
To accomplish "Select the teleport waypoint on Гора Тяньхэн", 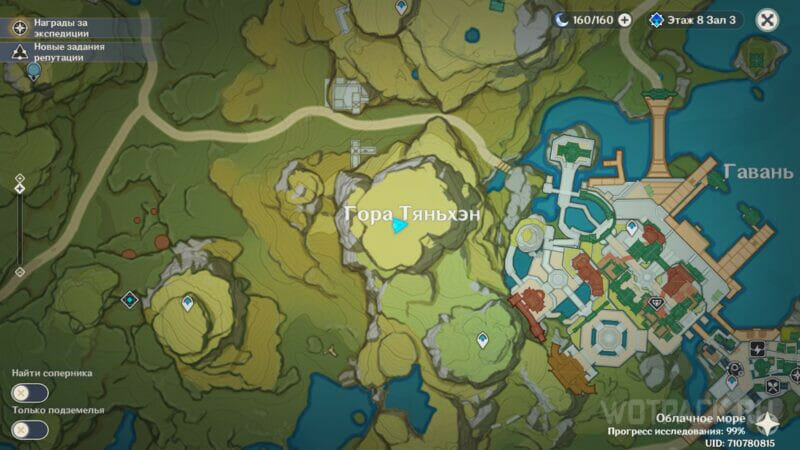I will [x=399, y=227].
